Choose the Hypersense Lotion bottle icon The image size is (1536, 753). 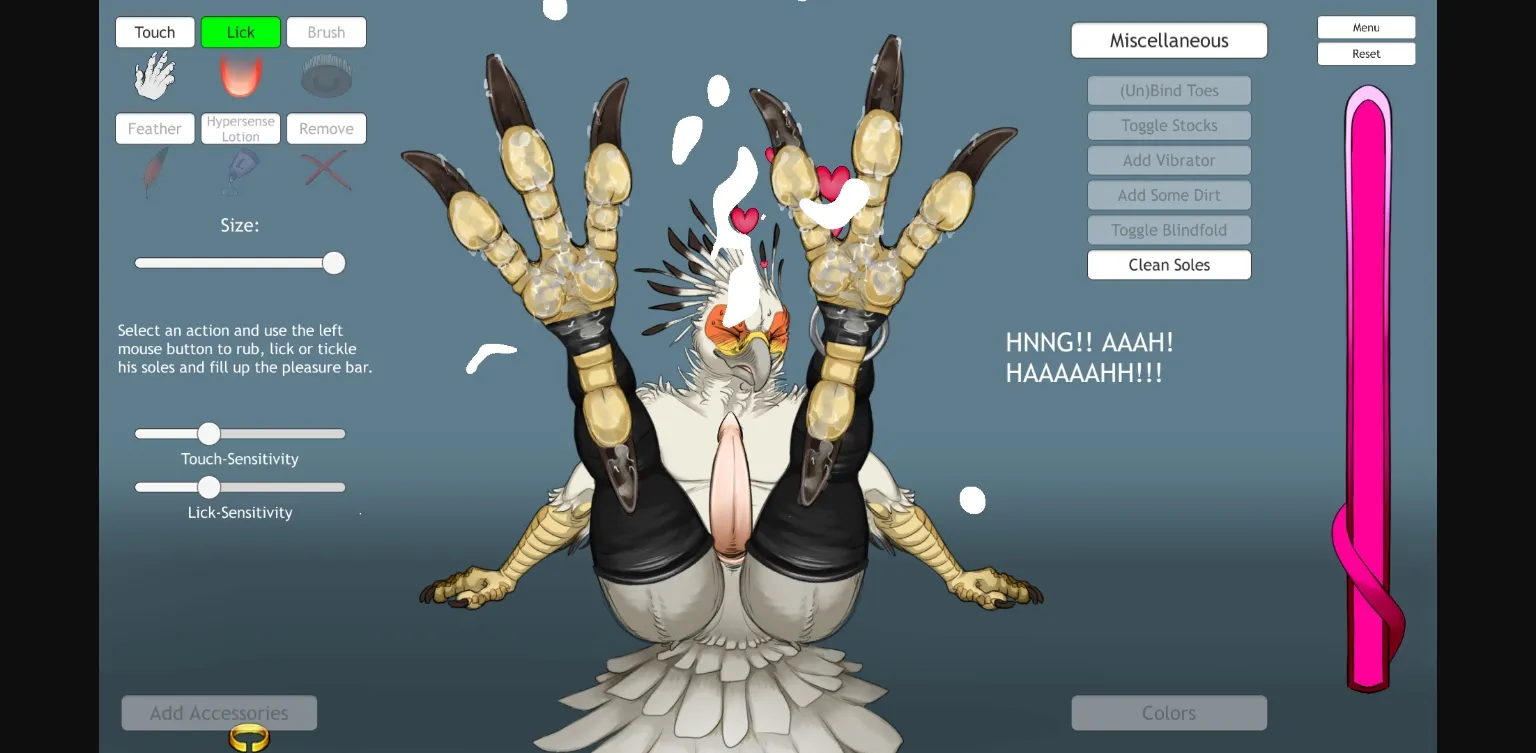[x=240, y=170]
